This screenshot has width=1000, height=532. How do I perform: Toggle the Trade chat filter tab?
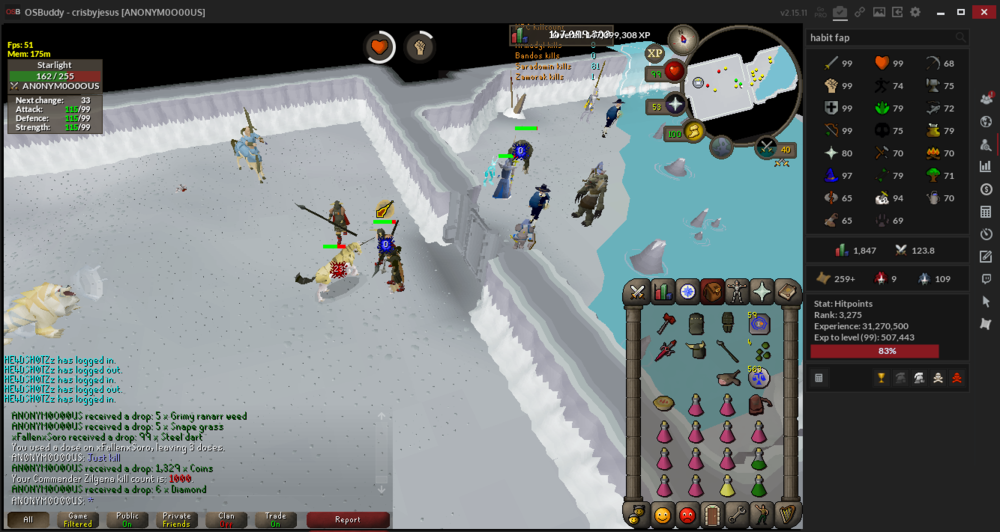[x=275, y=520]
